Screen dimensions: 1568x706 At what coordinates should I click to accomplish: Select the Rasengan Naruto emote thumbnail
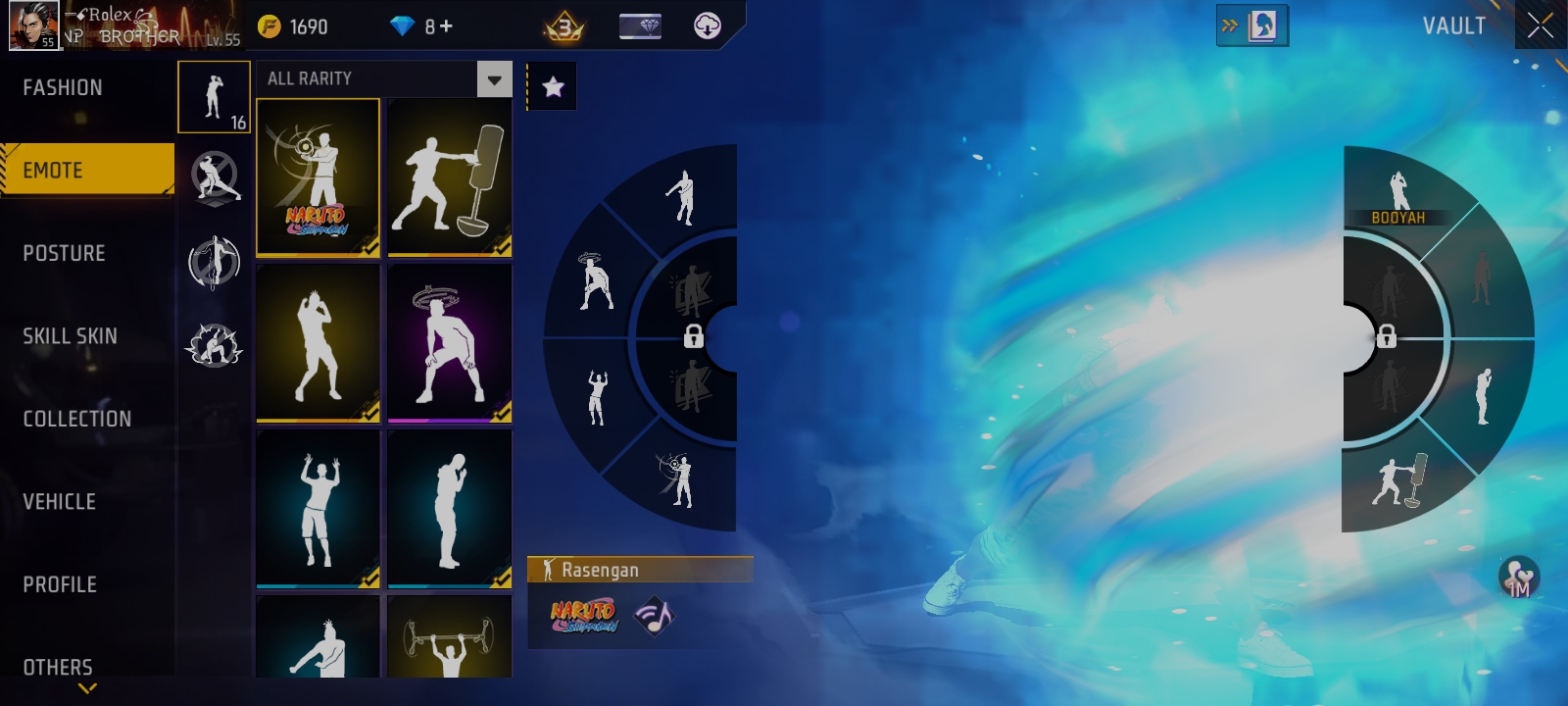click(x=318, y=176)
